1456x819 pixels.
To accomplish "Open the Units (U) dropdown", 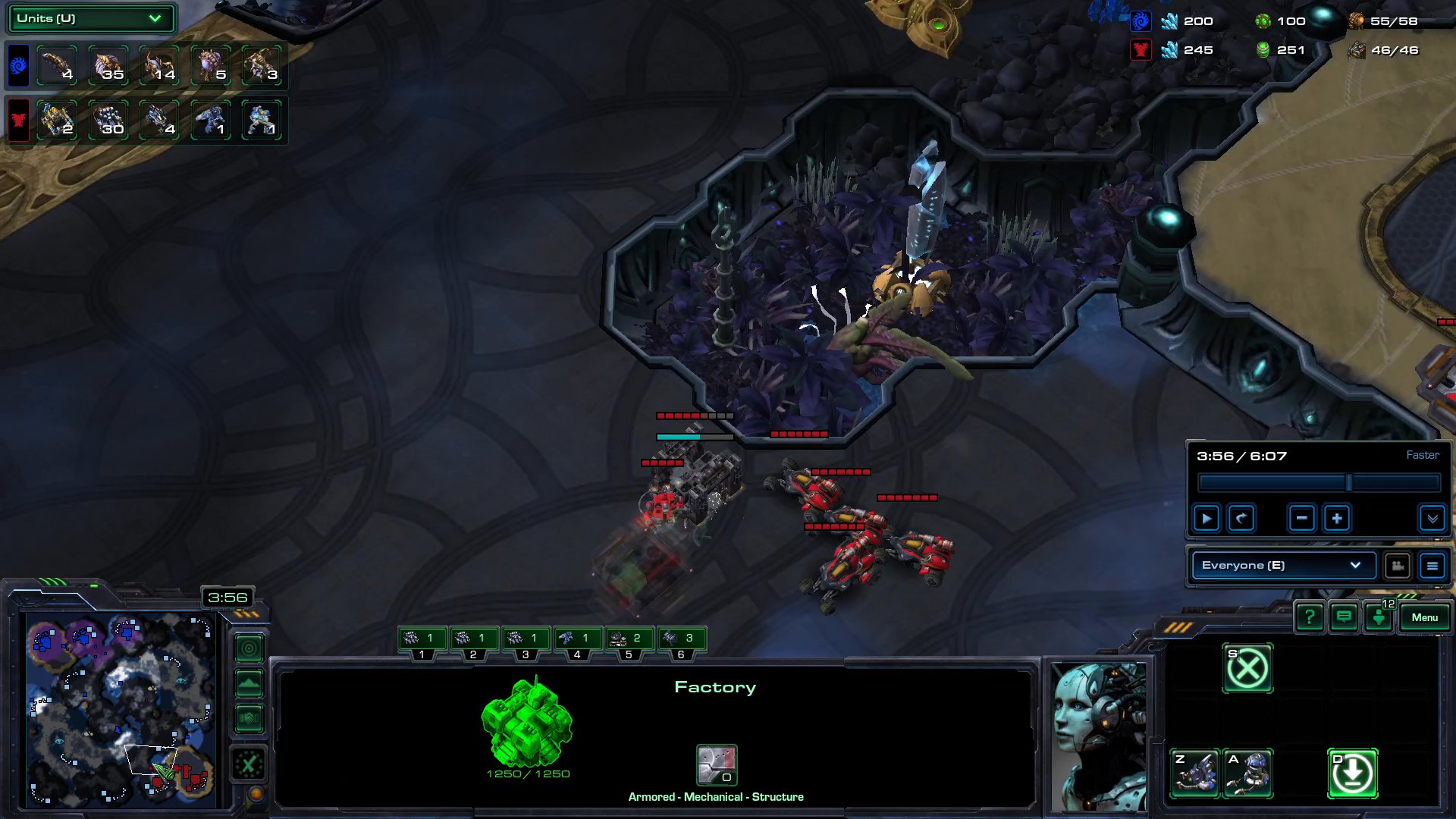I will tap(89, 18).
